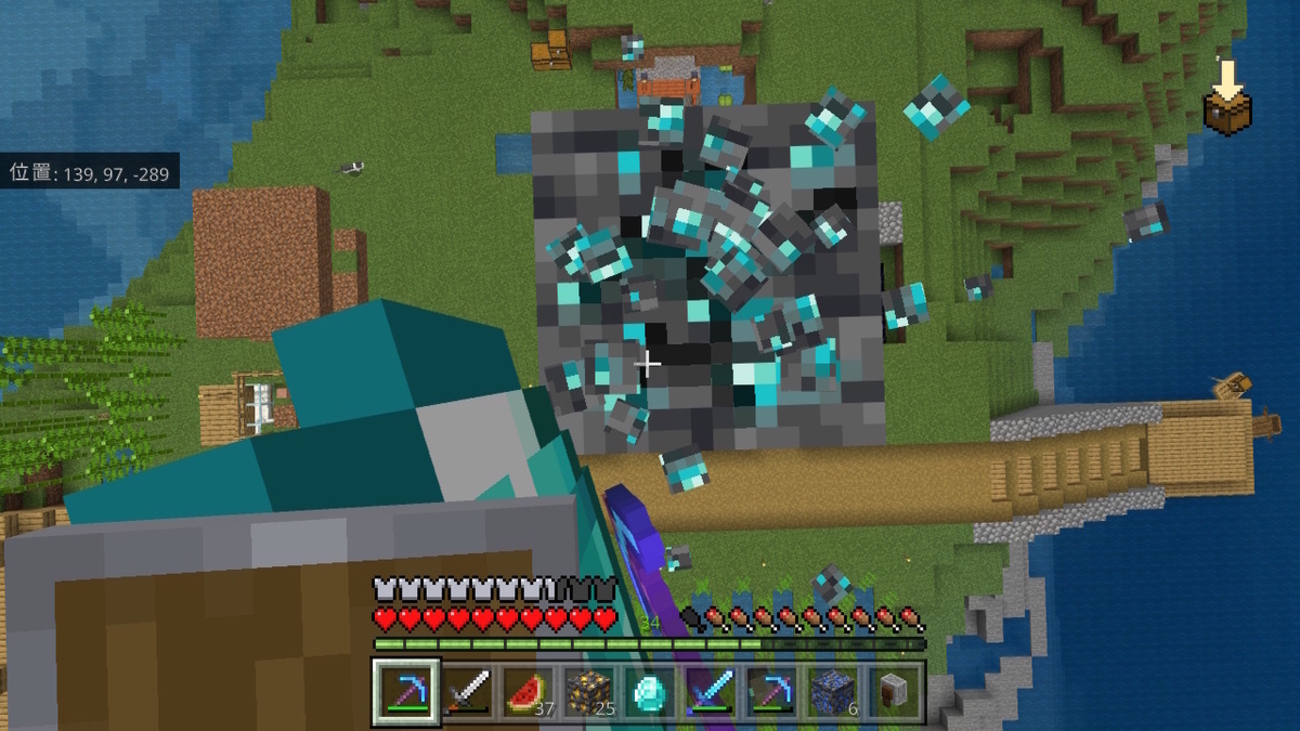This screenshot has width=1300, height=731.
Task: Equip the diamond sword from the hotbar
Action: [711, 690]
